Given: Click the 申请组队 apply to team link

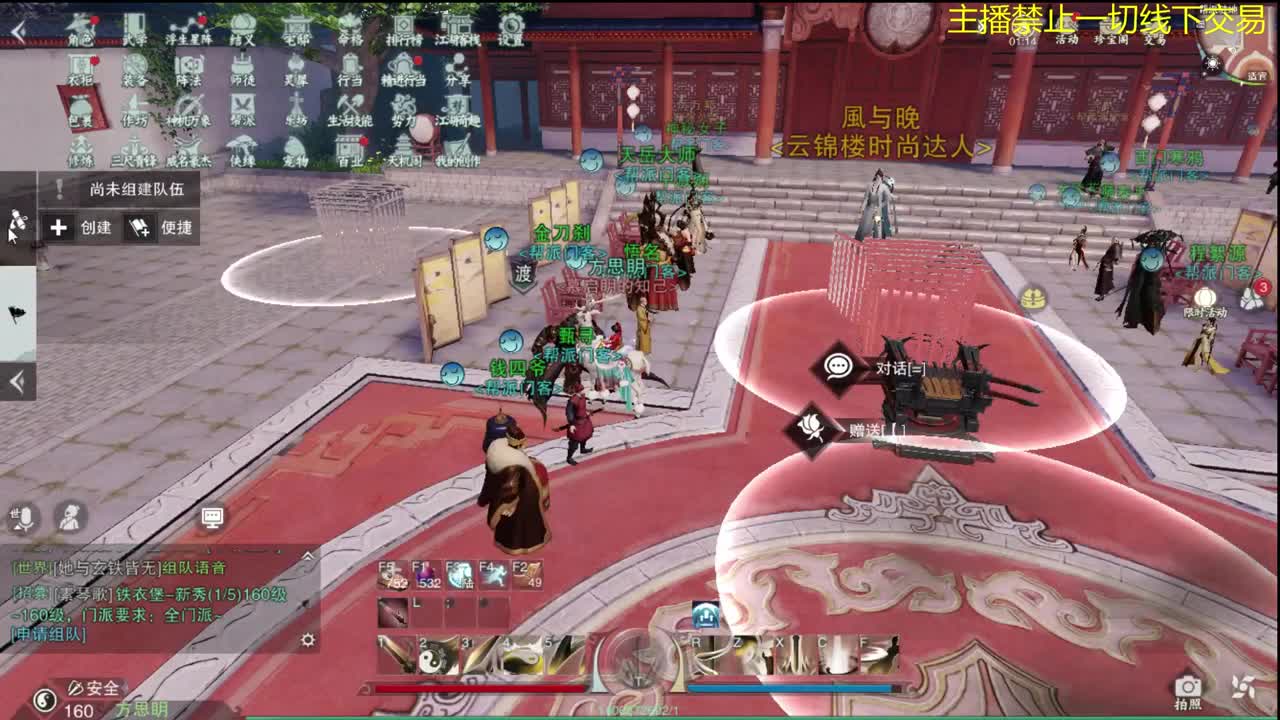Looking at the screenshot, I should pyautogui.click(x=48, y=635).
